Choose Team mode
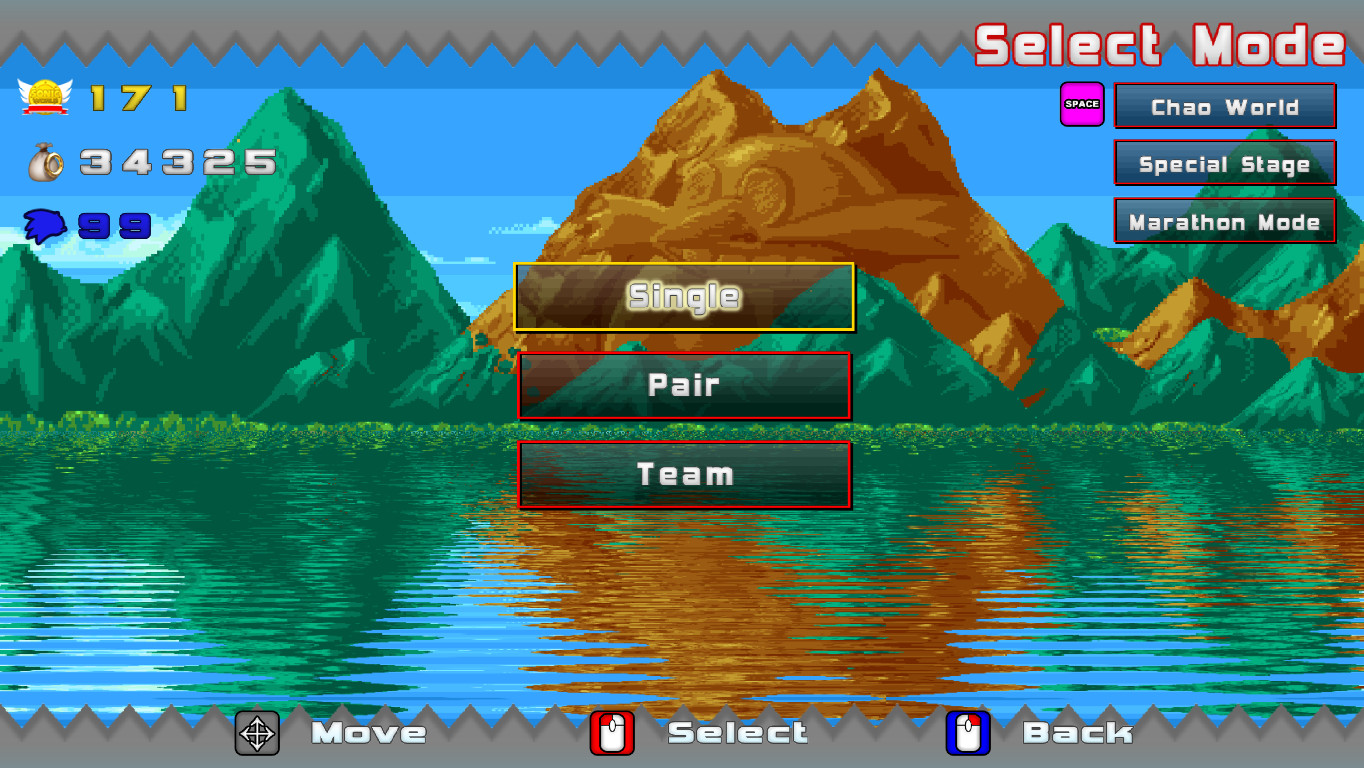1364x768 pixels. tap(683, 474)
